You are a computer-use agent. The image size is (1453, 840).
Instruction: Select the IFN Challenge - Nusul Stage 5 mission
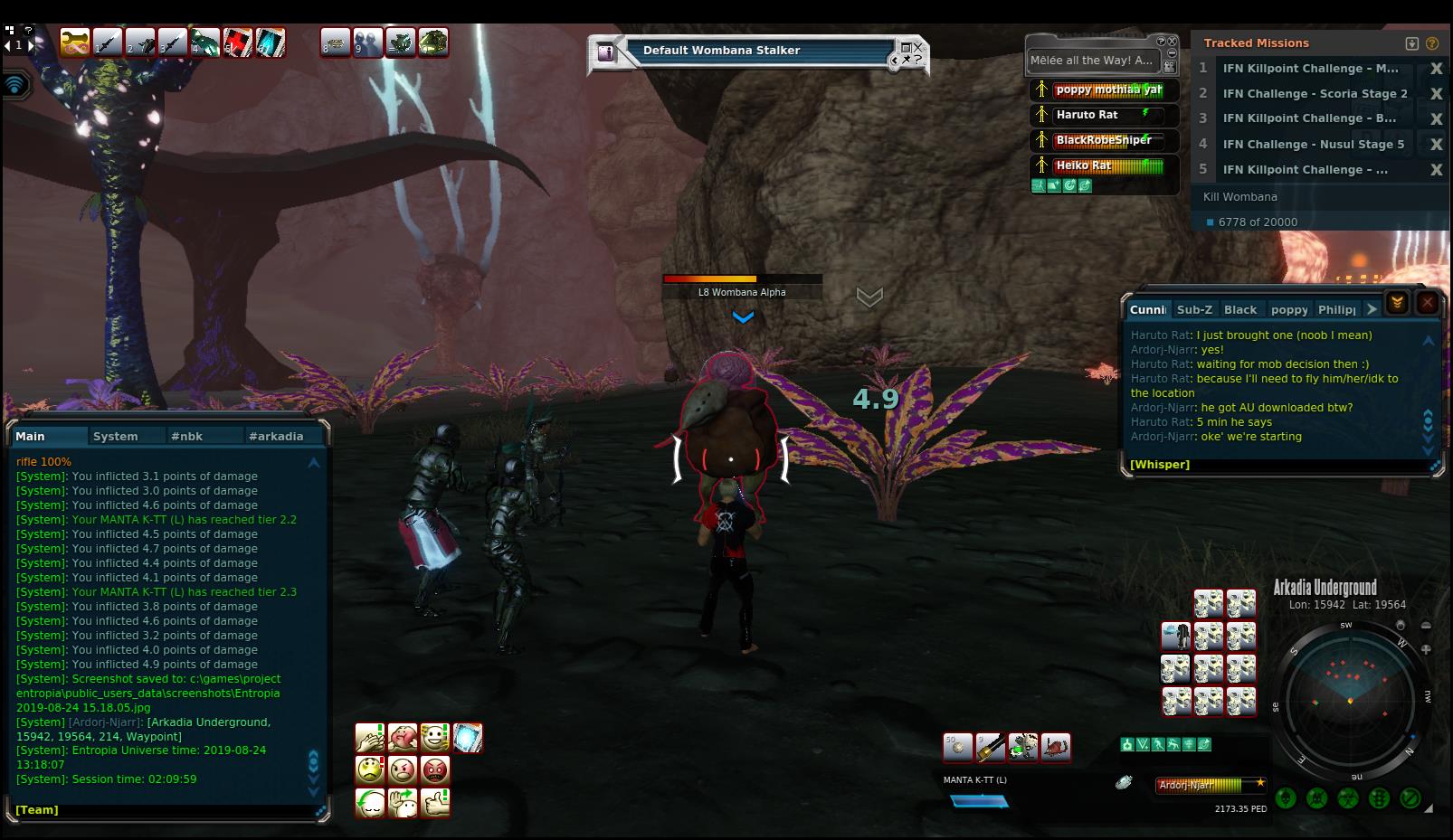click(1313, 144)
